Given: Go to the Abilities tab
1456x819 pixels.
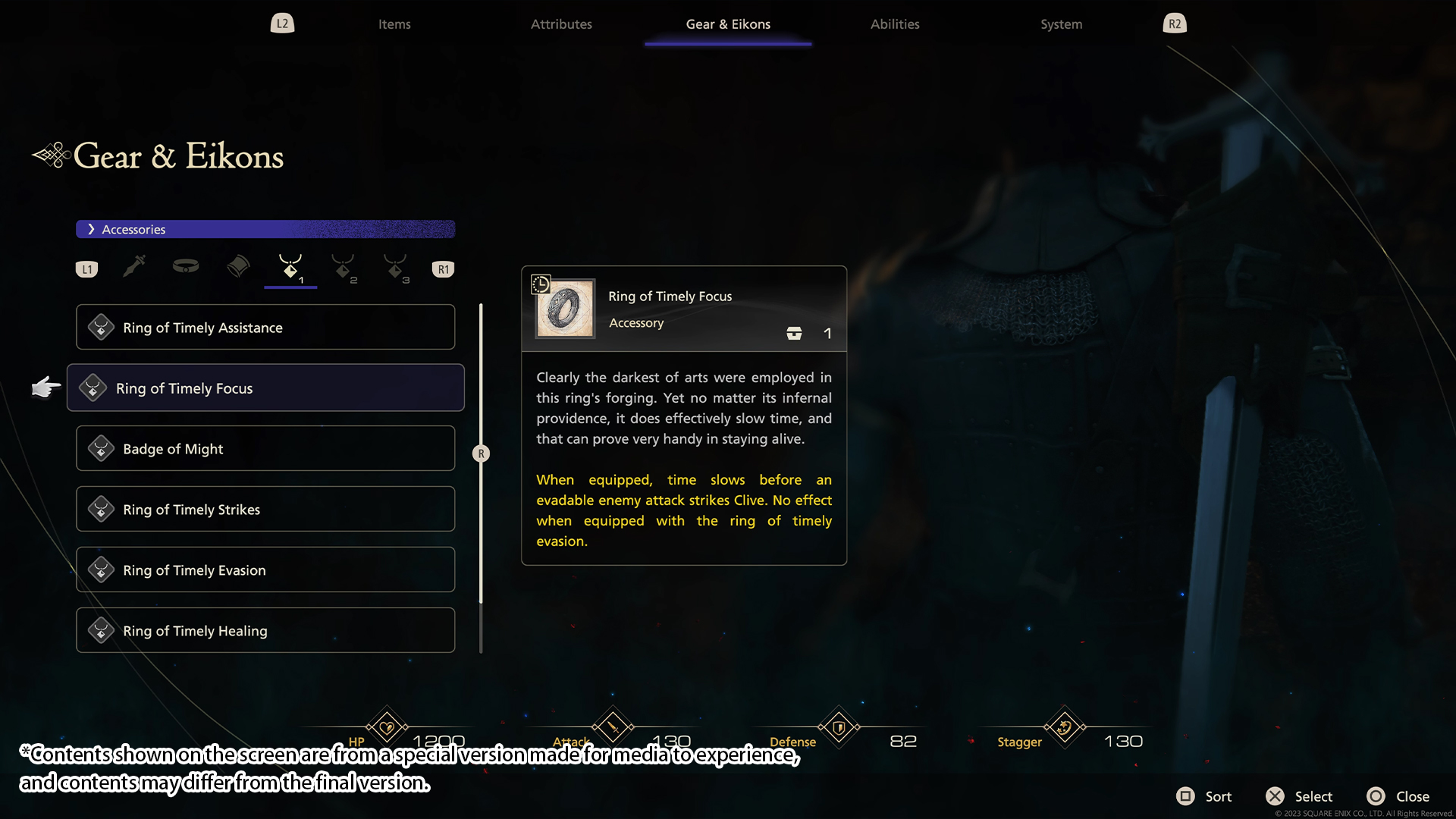Looking at the screenshot, I should coord(895,24).
